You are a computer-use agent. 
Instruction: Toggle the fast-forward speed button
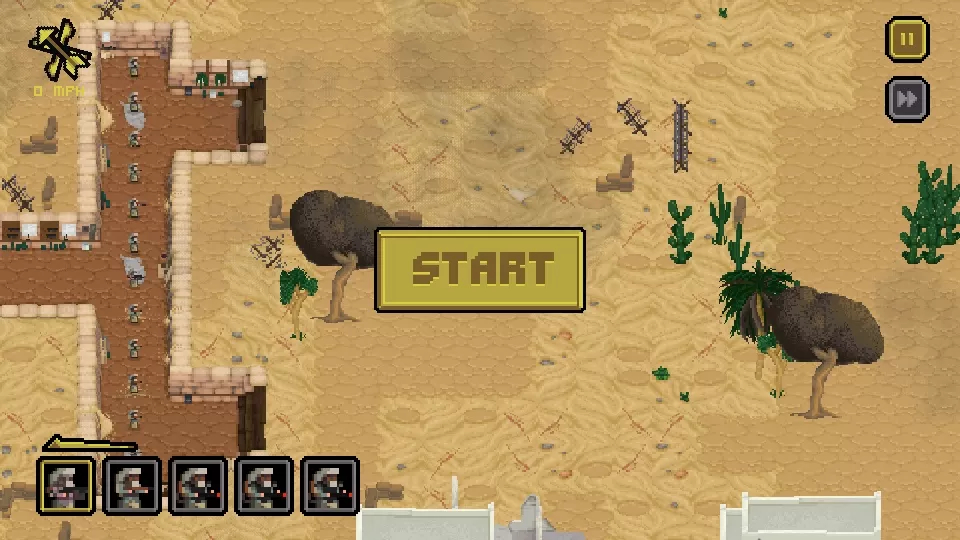click(907, 100)
